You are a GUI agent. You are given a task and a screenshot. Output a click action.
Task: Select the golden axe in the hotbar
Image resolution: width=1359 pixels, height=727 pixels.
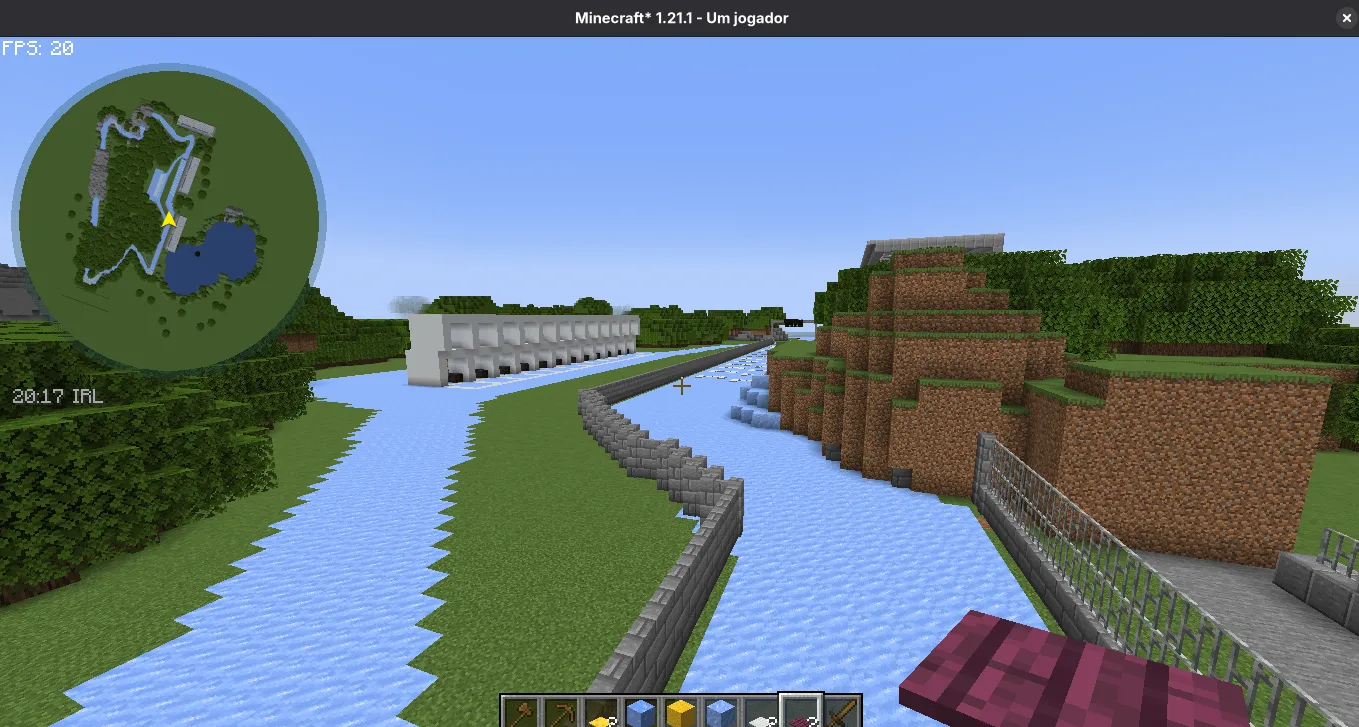[522, 711]
